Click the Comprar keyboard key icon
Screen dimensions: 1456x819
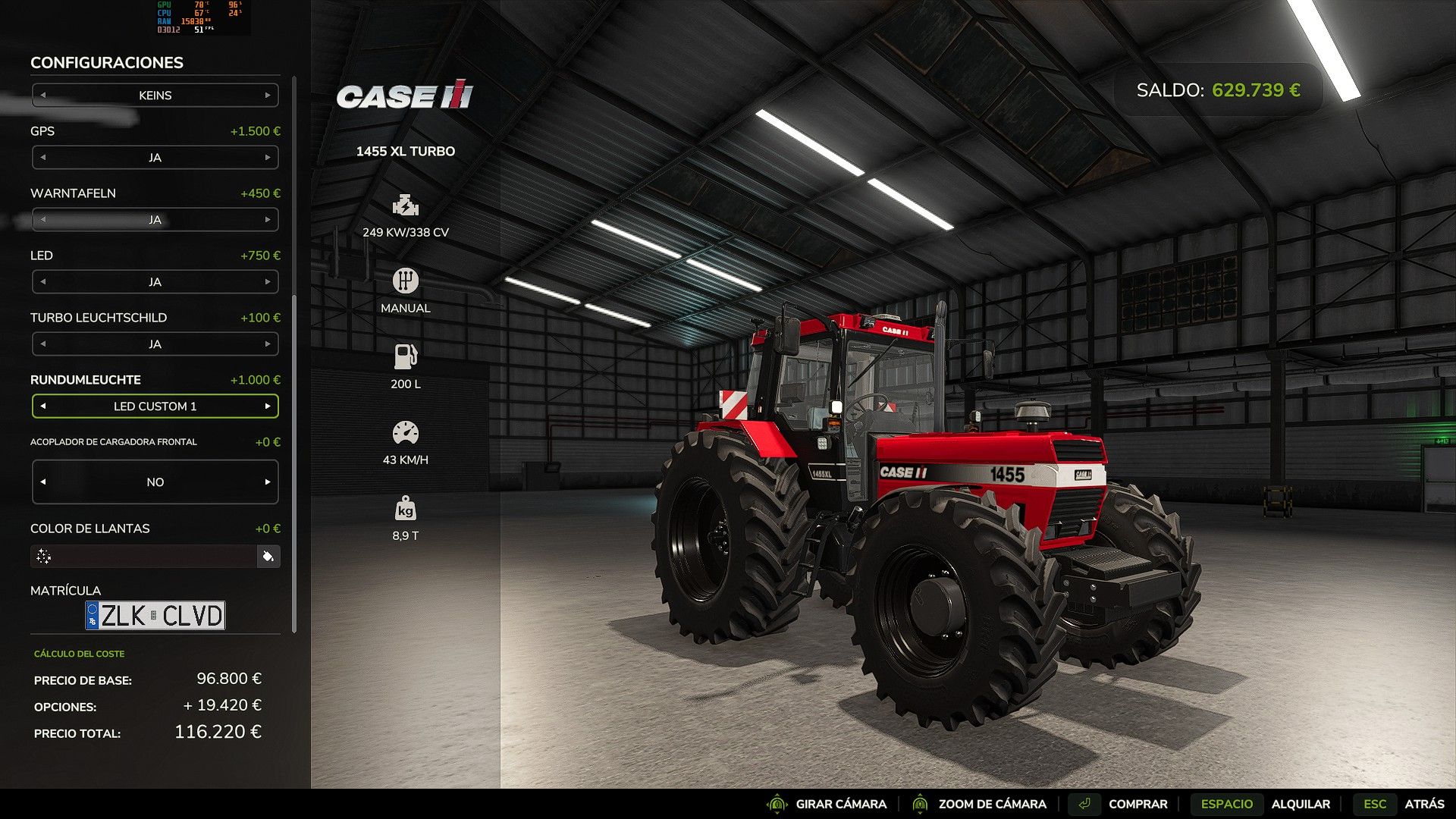(x=1084, y=803)
